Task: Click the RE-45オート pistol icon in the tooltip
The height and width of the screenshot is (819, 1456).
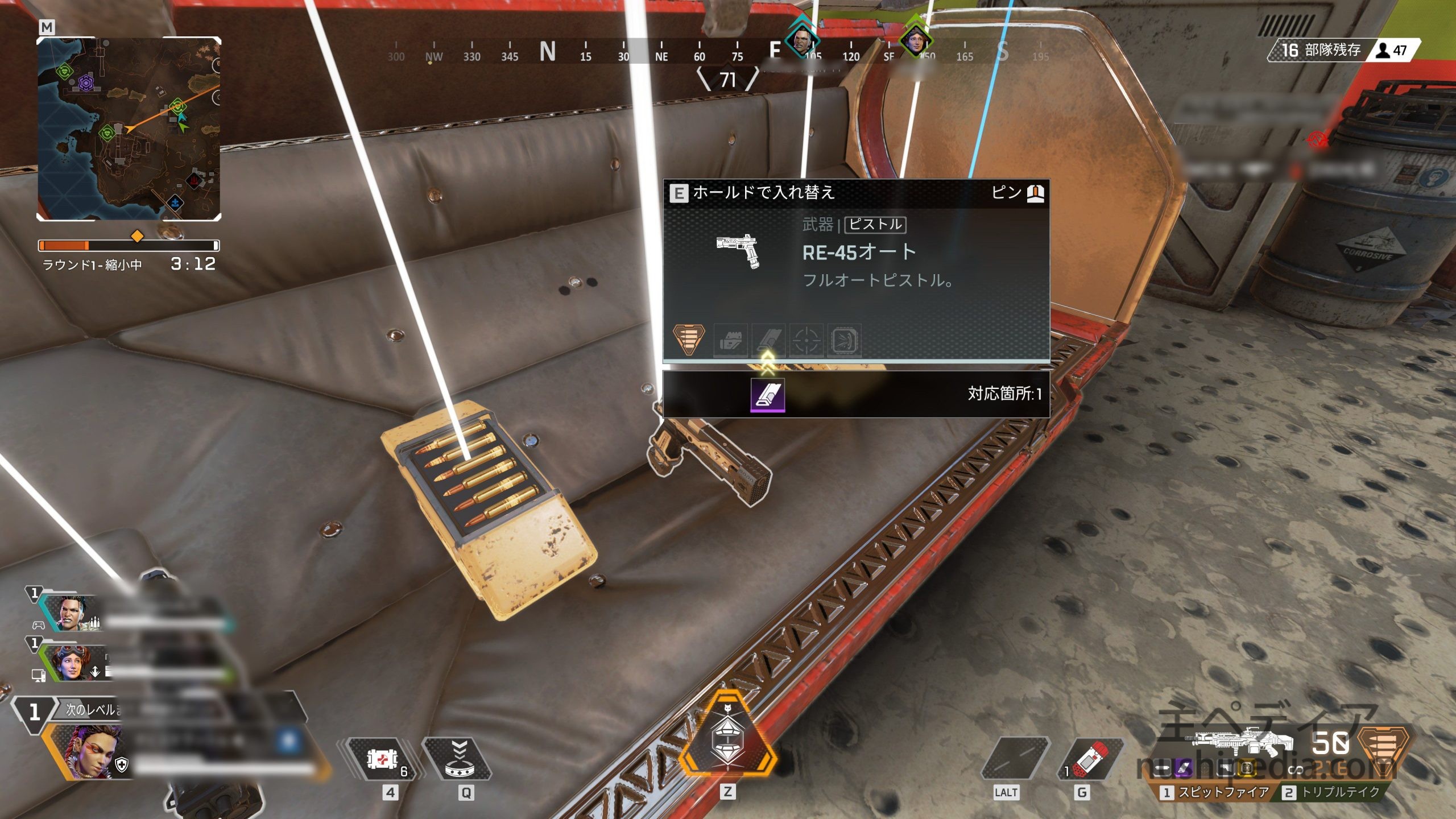Action: (739, 251)
